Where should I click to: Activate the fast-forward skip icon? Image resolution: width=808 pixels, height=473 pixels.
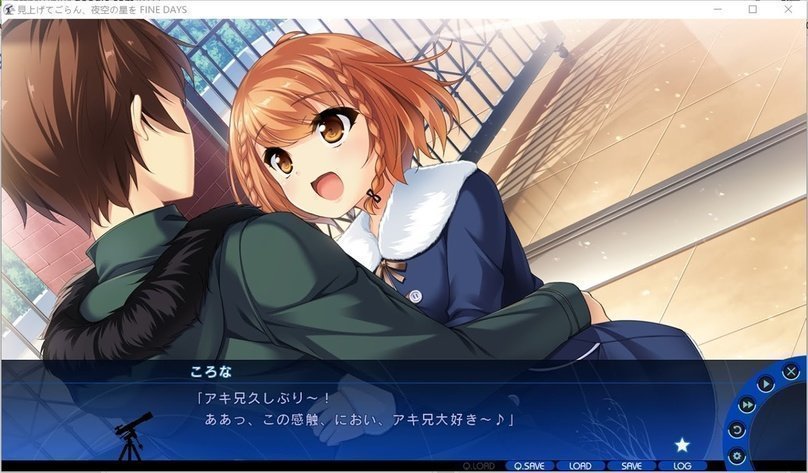[747, 405]
